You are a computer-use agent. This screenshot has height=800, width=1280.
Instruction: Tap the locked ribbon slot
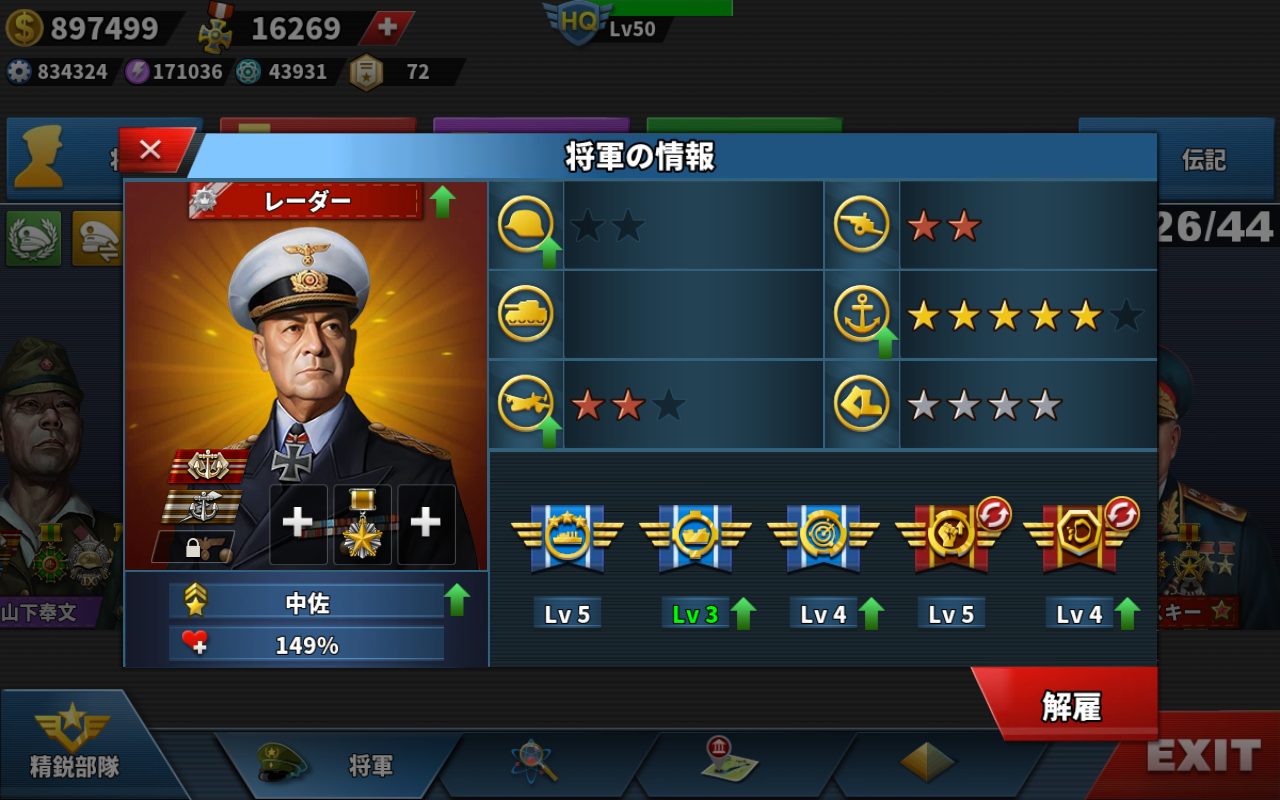[x=193, y=546]
